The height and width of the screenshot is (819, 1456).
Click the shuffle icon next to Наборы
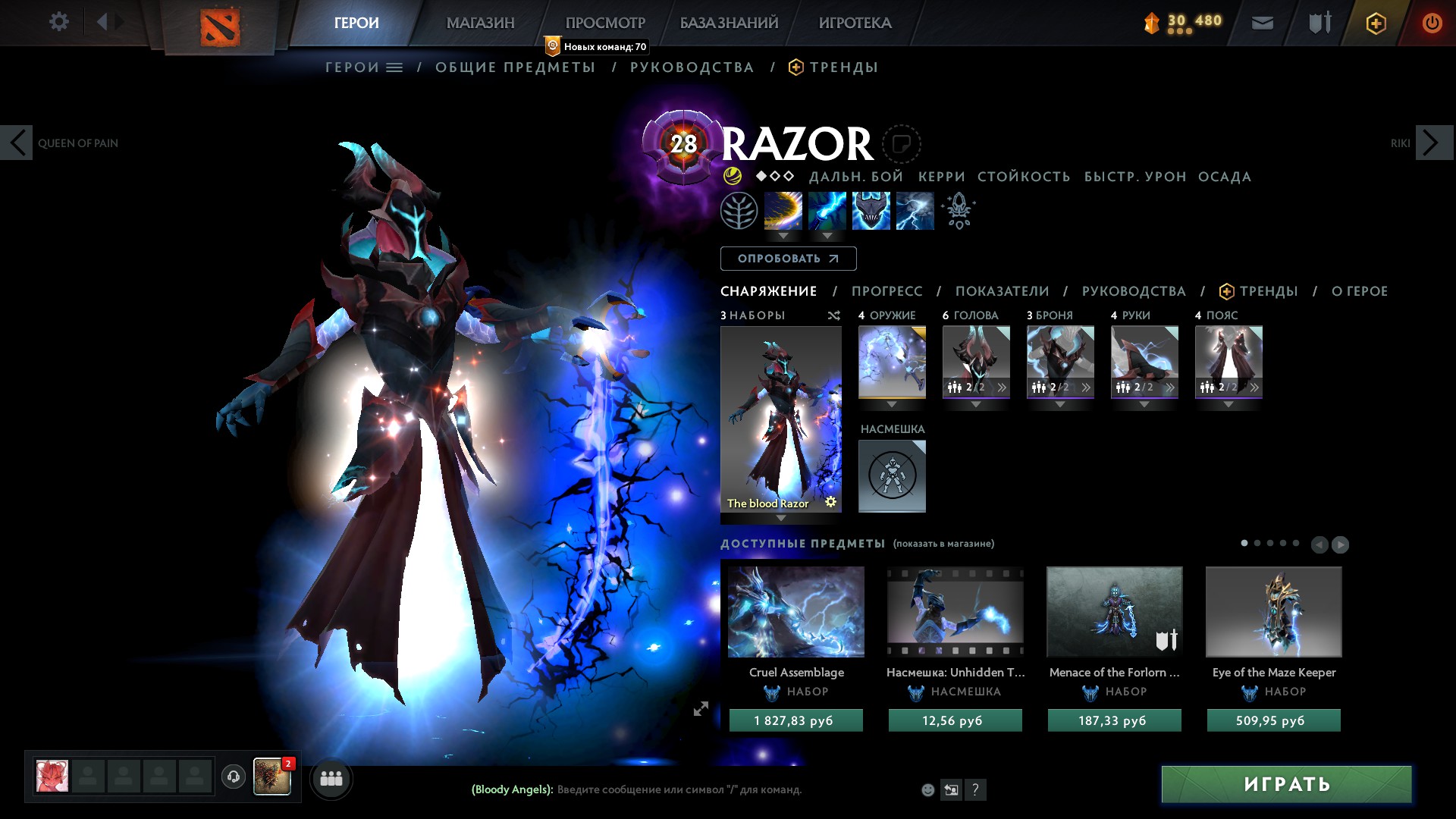834,315
